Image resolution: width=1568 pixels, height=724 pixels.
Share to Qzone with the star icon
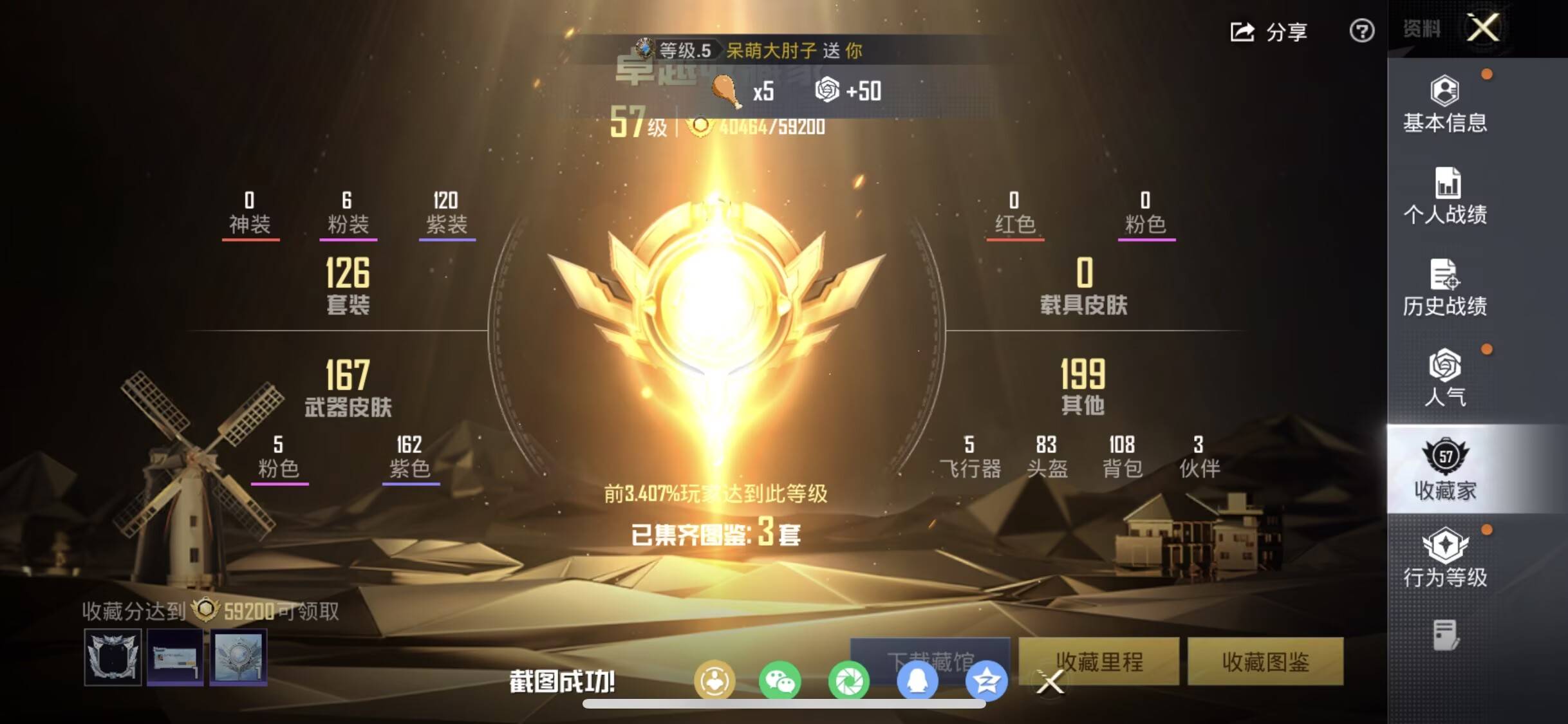[987, 681]
